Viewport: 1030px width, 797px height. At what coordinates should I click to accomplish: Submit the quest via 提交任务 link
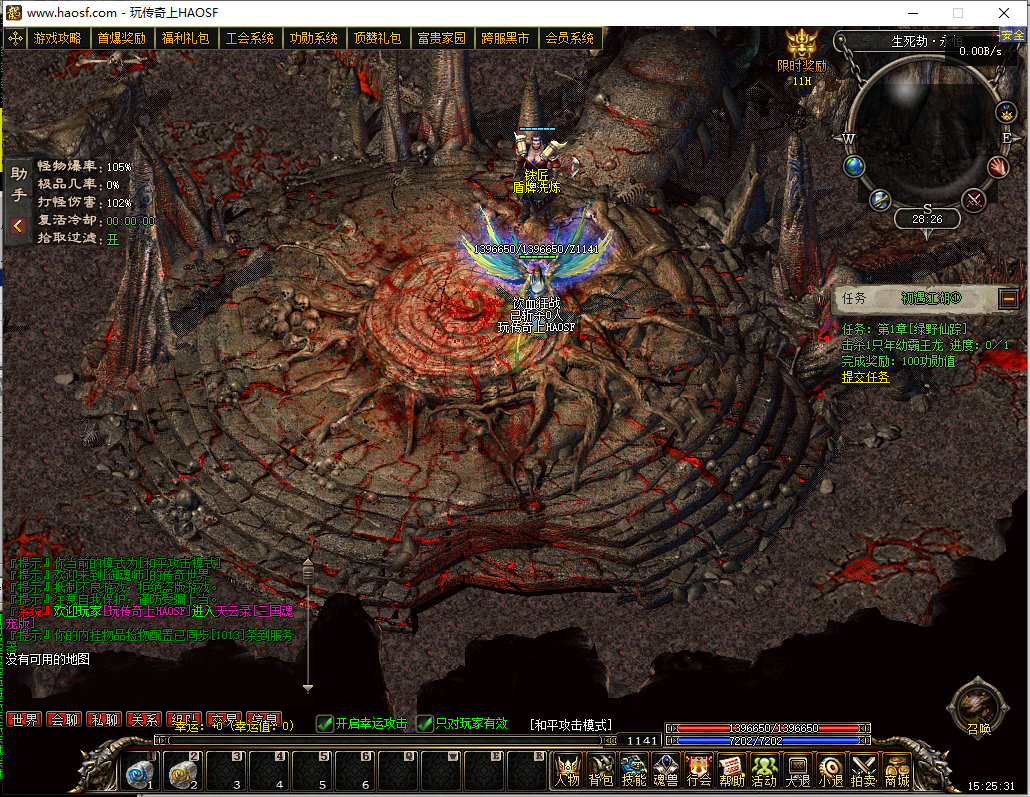click(865, 377)
